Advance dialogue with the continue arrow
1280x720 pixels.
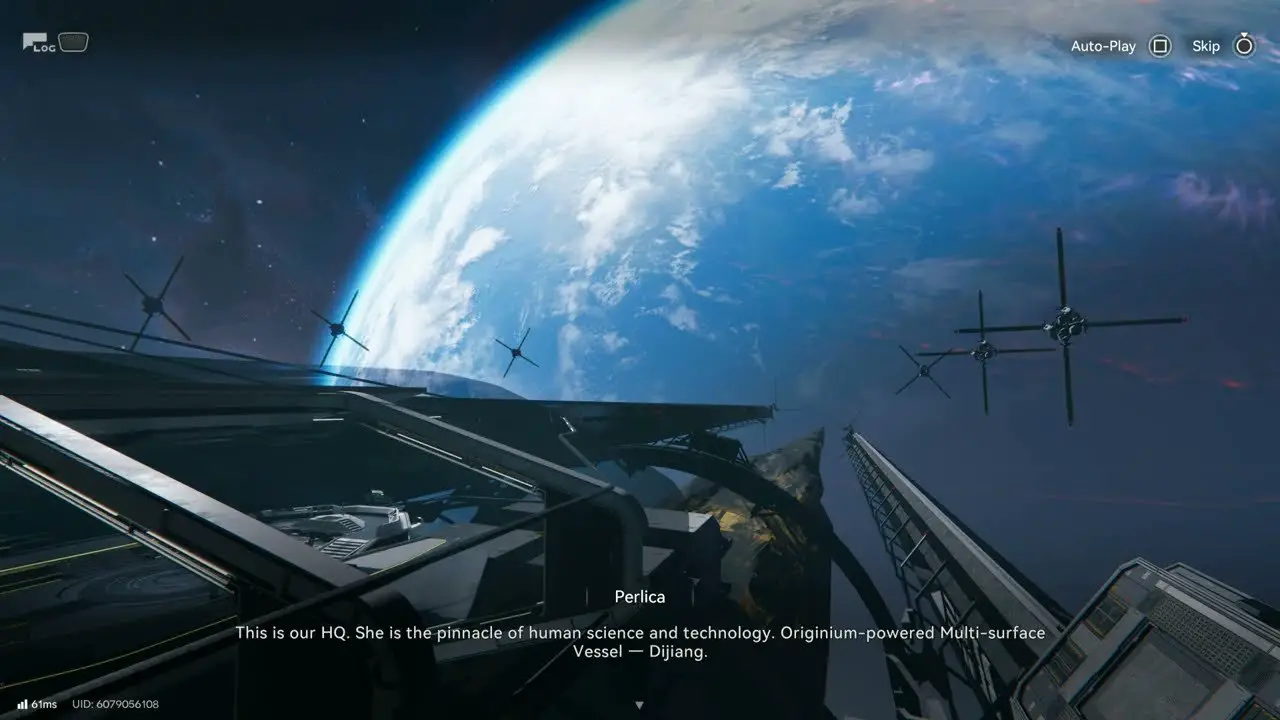coord(640,705)
